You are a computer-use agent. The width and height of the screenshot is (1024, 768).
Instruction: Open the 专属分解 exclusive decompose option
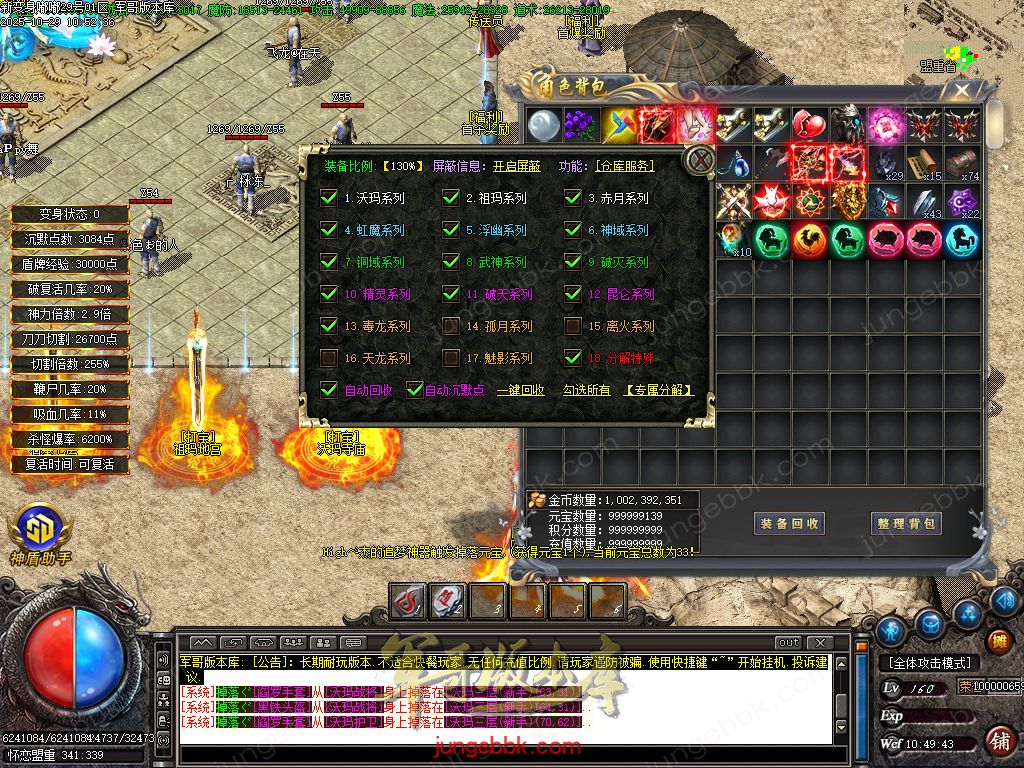[x=659, y=391]
